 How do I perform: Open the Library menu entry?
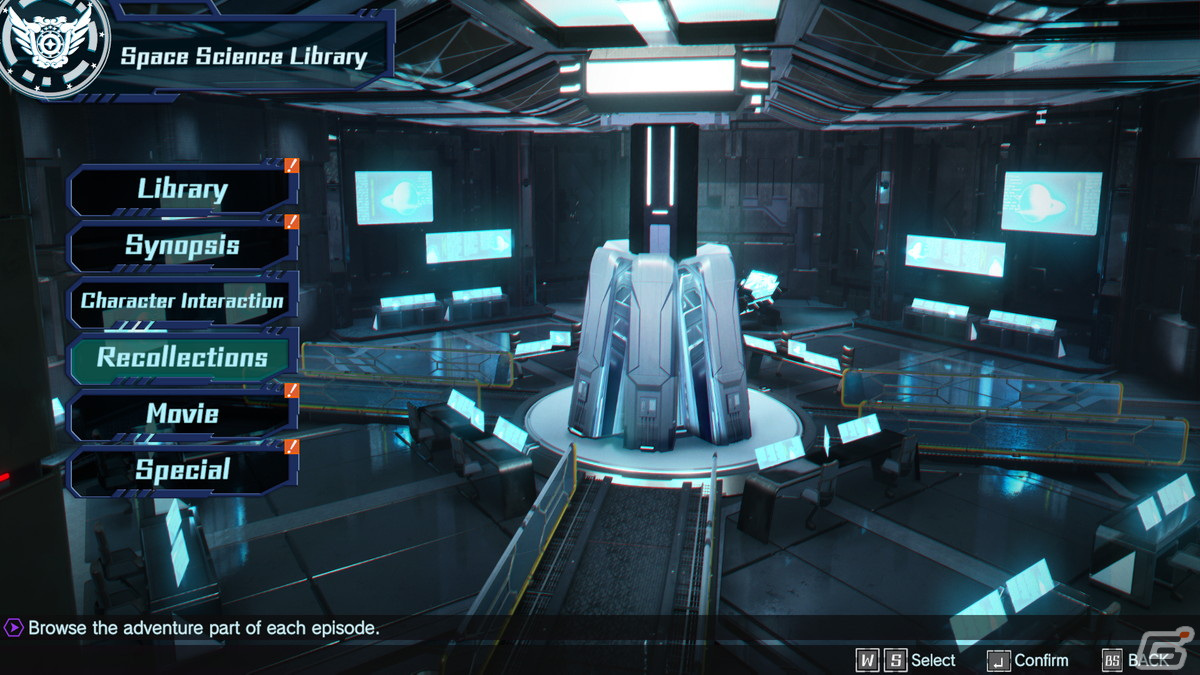coord(182,189)
